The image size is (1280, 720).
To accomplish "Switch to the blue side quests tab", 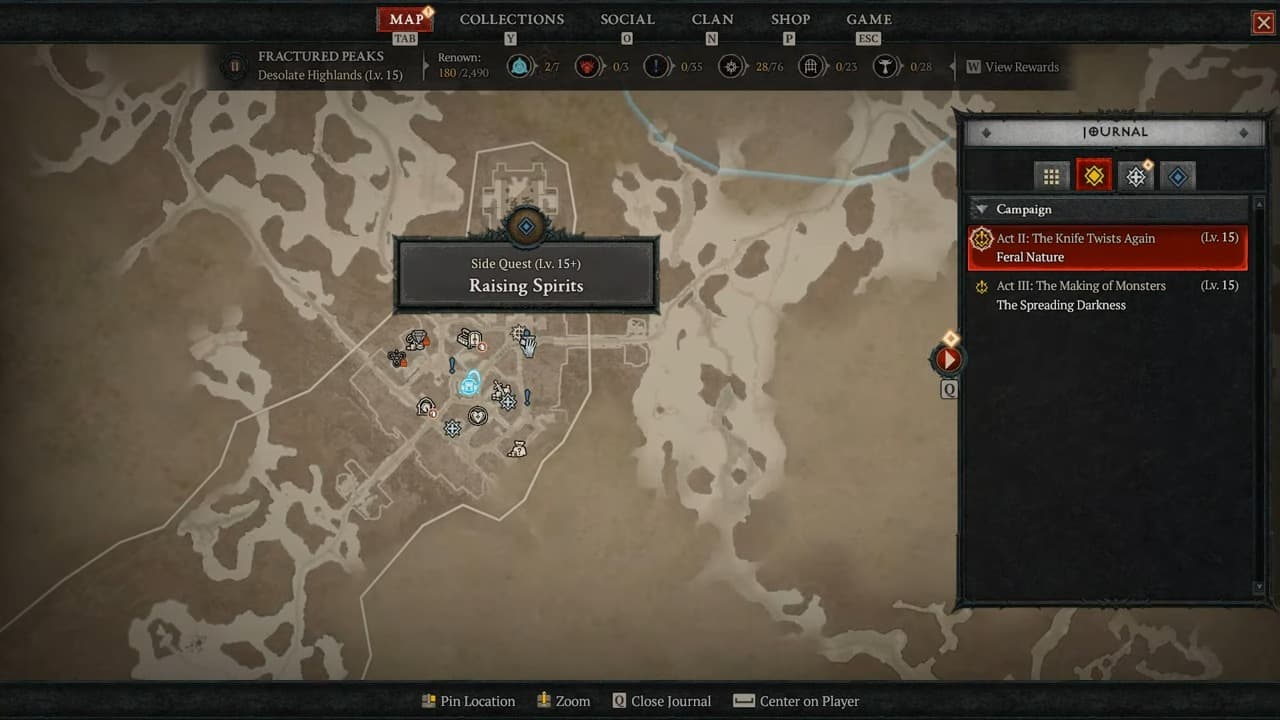I will tap(1178, 175).
